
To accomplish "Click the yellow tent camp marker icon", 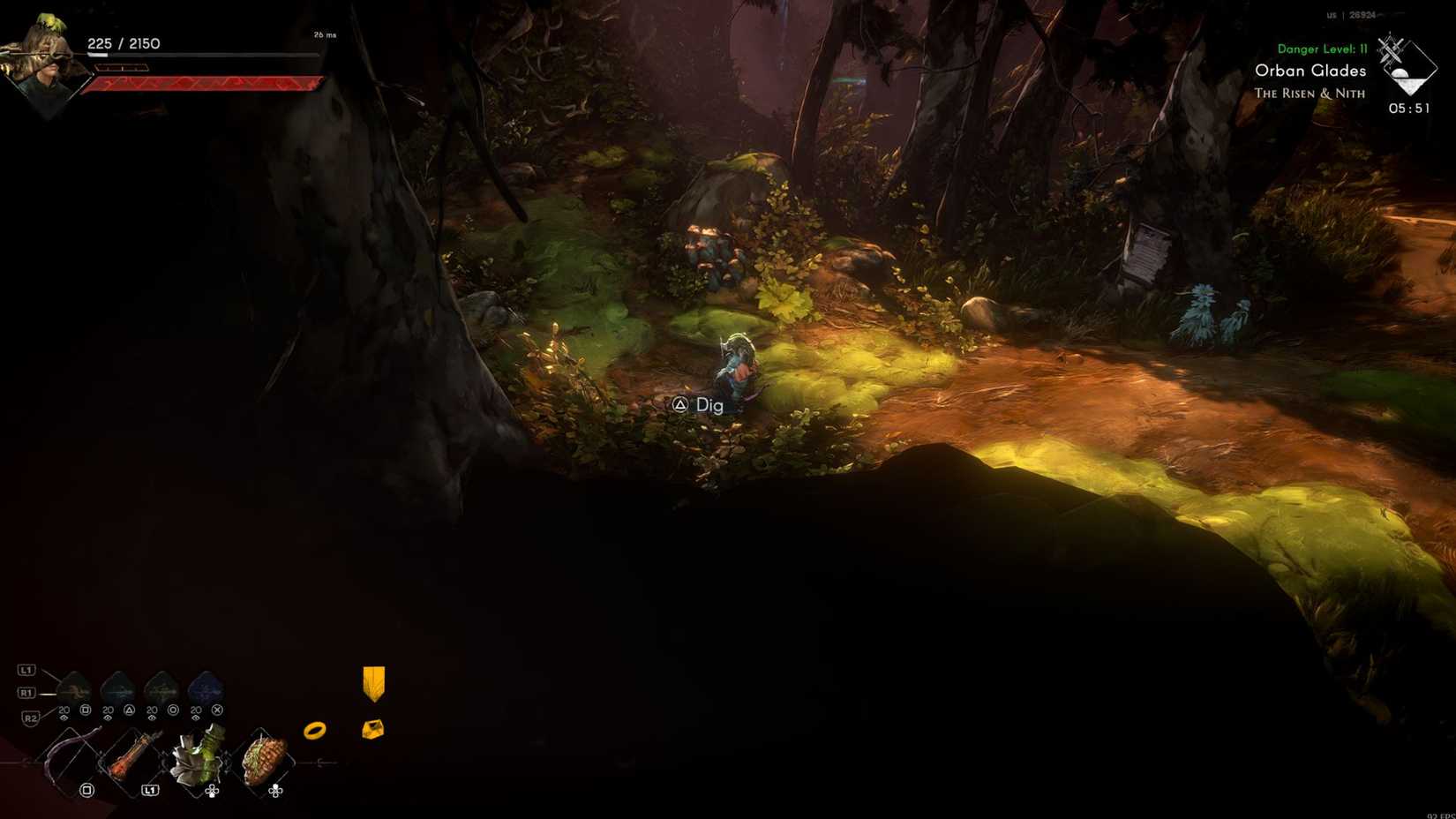I will click(373, 729).
